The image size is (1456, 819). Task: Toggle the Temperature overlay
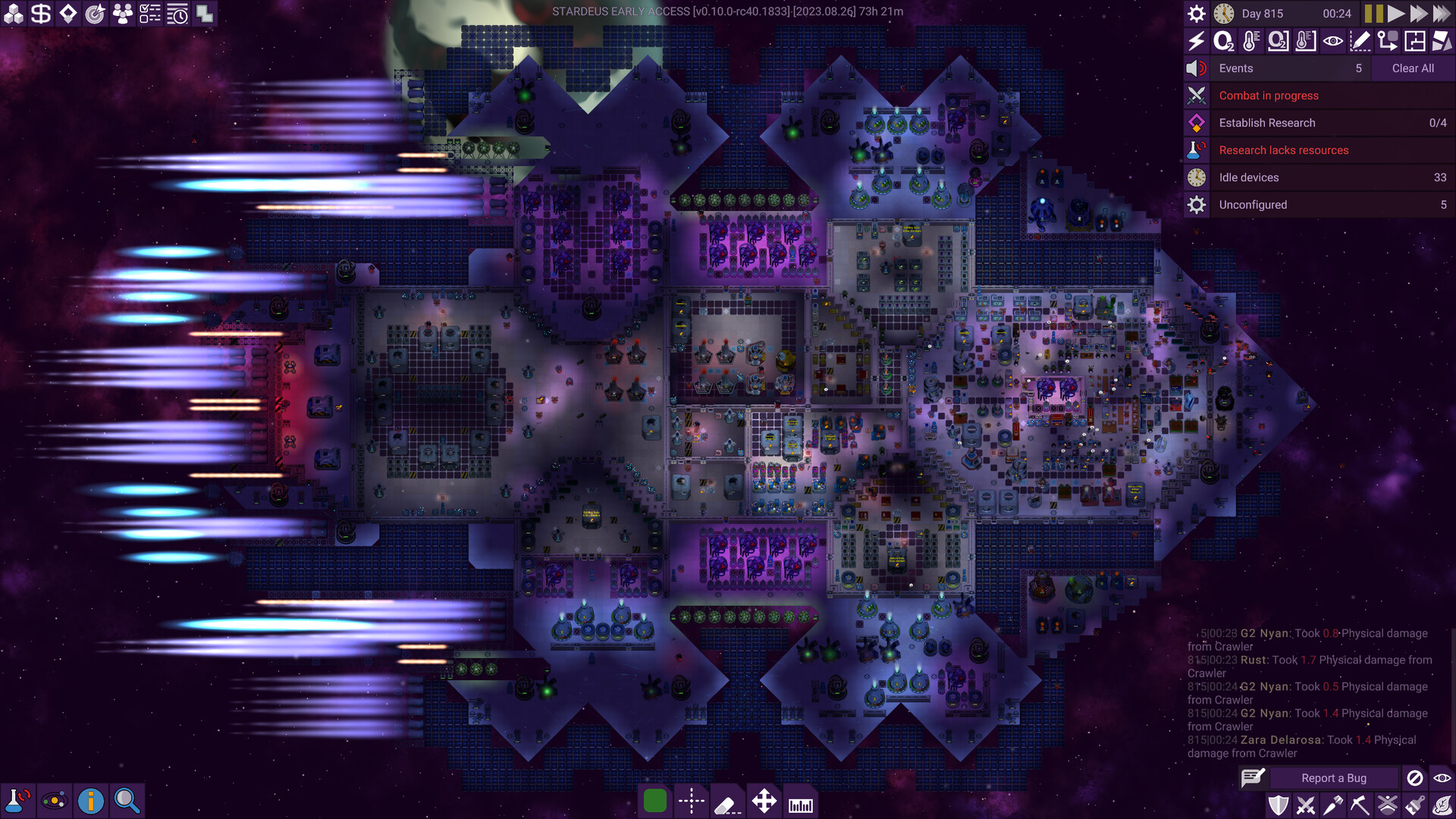(1251, 42)
